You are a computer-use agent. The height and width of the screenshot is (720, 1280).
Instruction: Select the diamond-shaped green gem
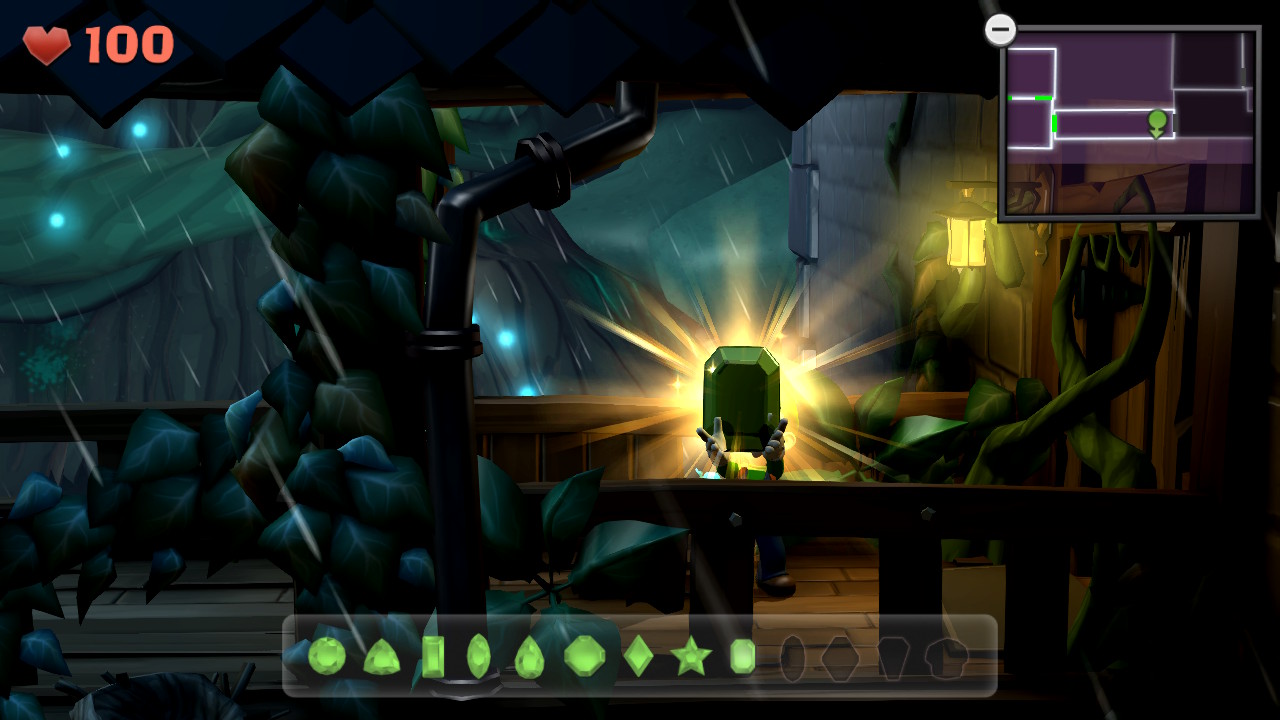click(638, 656)
